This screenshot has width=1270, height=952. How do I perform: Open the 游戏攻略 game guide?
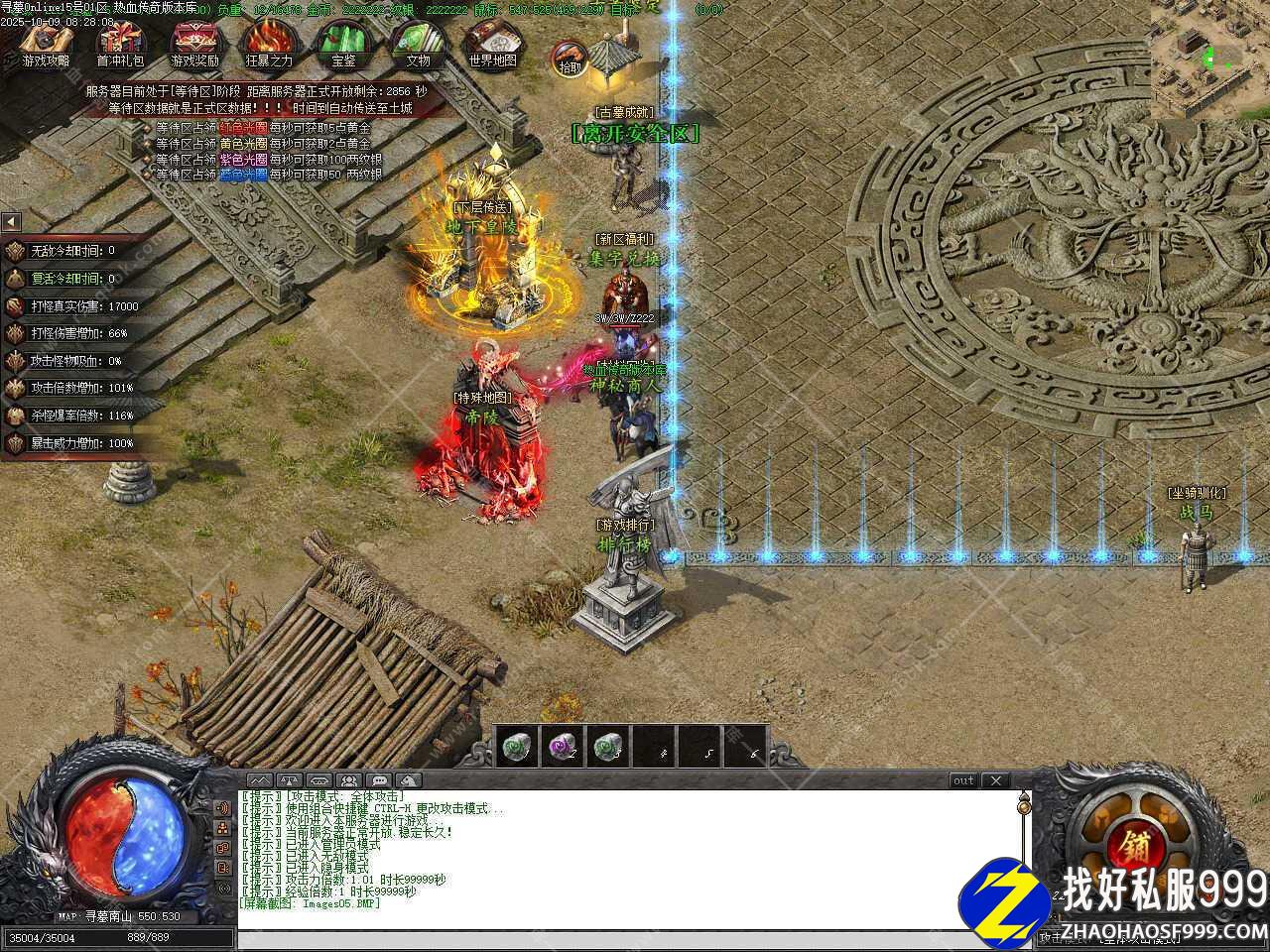(47, 41)
